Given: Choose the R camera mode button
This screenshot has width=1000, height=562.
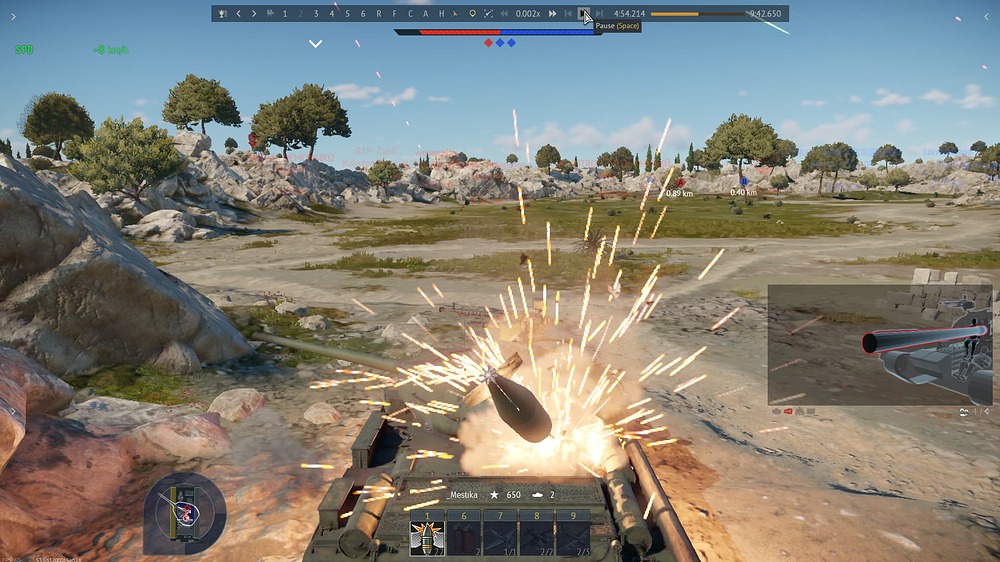Looking at the screenshot, I should [x=378, y=14].
